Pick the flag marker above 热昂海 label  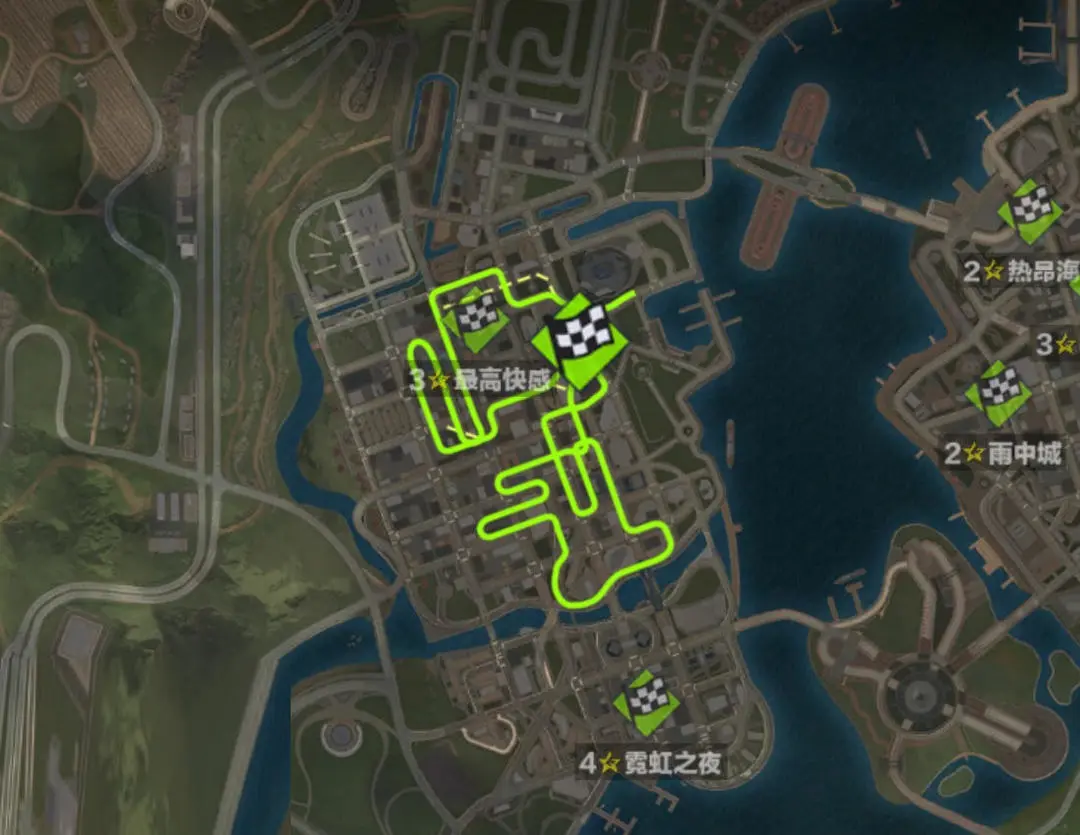(1029, 209)
